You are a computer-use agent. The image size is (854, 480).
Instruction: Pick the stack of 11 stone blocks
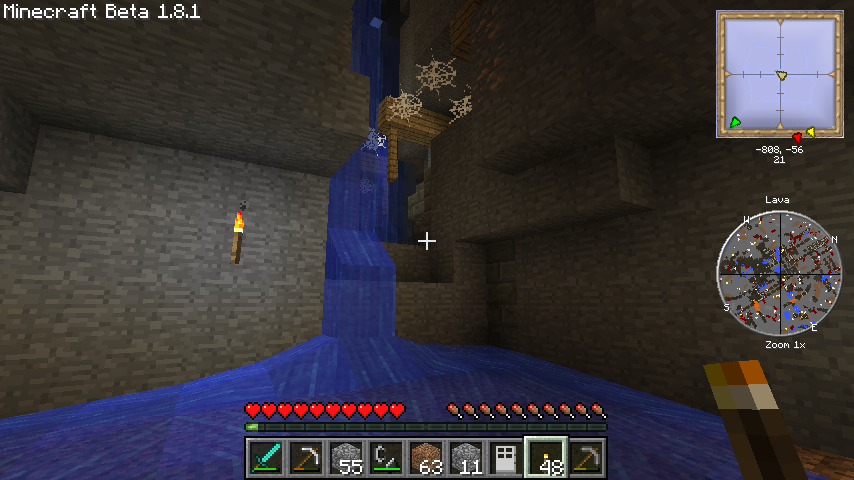[x=466, y=458]
